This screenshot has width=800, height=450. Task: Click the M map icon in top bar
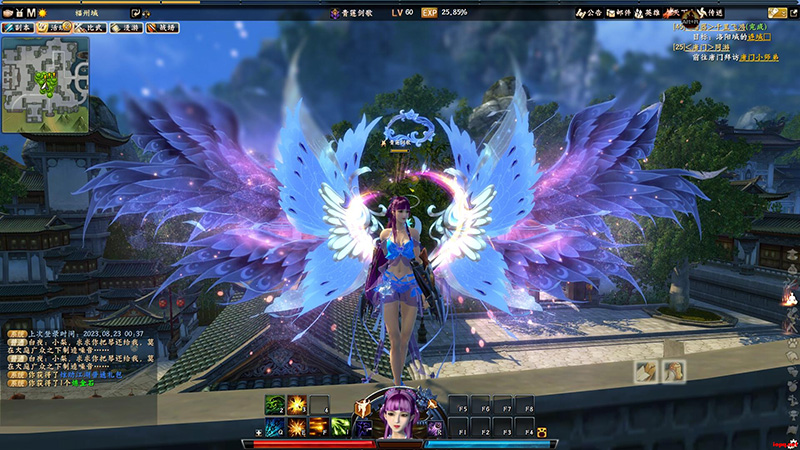tap(30, 11)
